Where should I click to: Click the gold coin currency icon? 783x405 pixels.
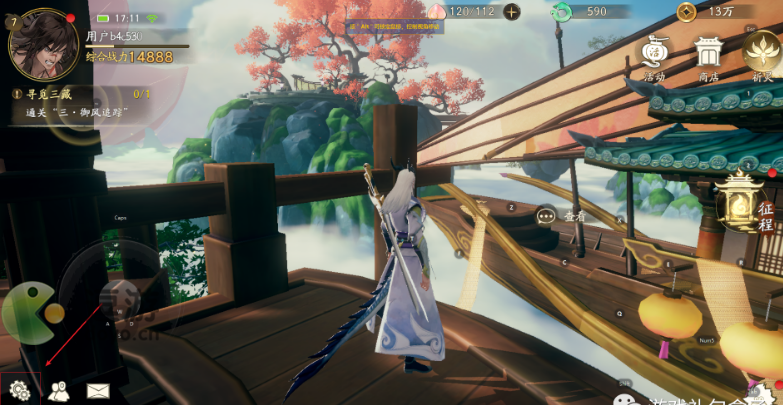point(687,12)
